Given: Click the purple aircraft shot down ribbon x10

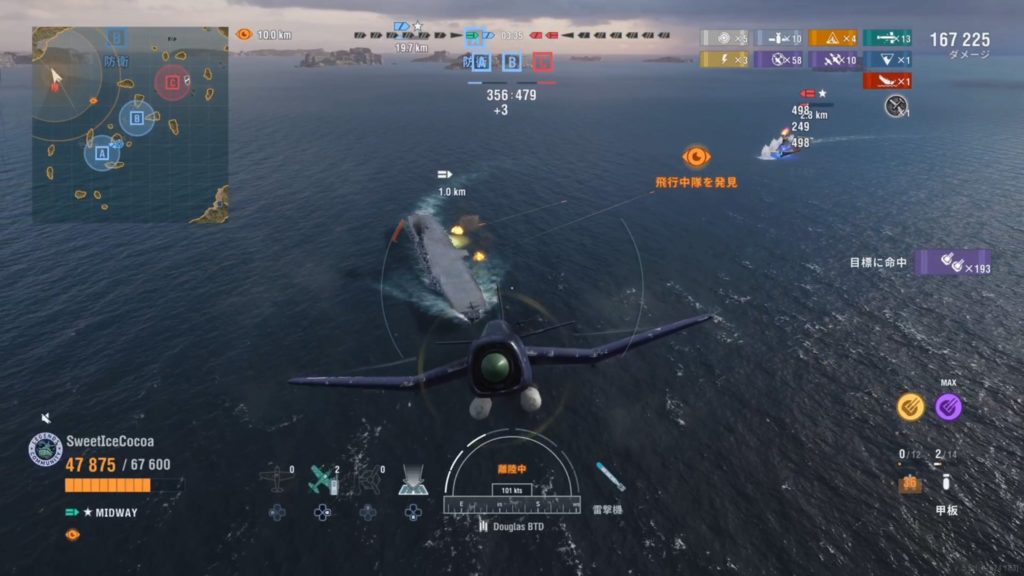Looking at the screenshot, I should (x=833, y=60).
